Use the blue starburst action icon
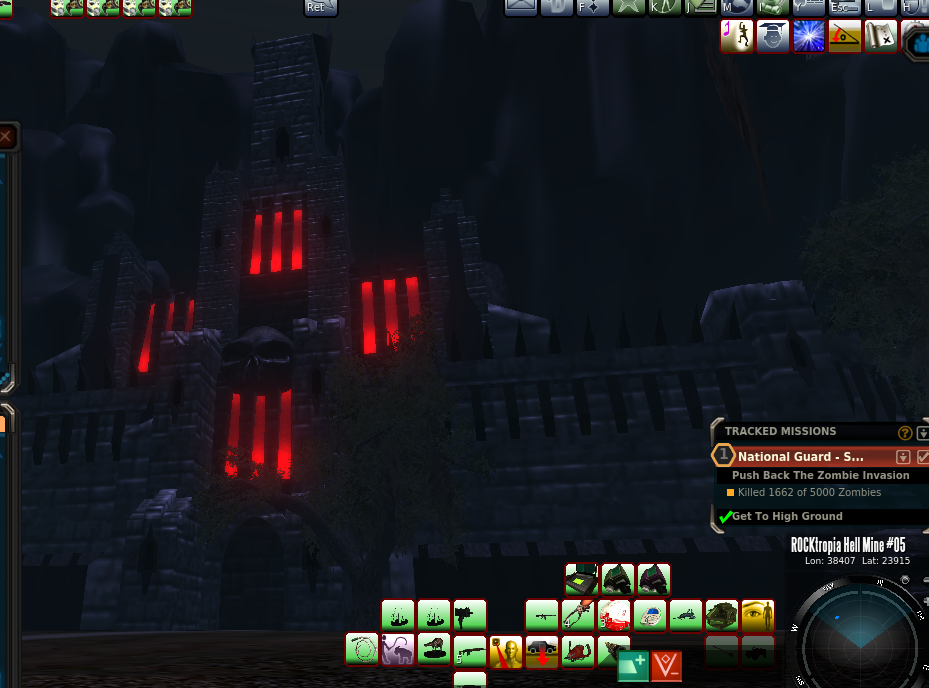 809,36
